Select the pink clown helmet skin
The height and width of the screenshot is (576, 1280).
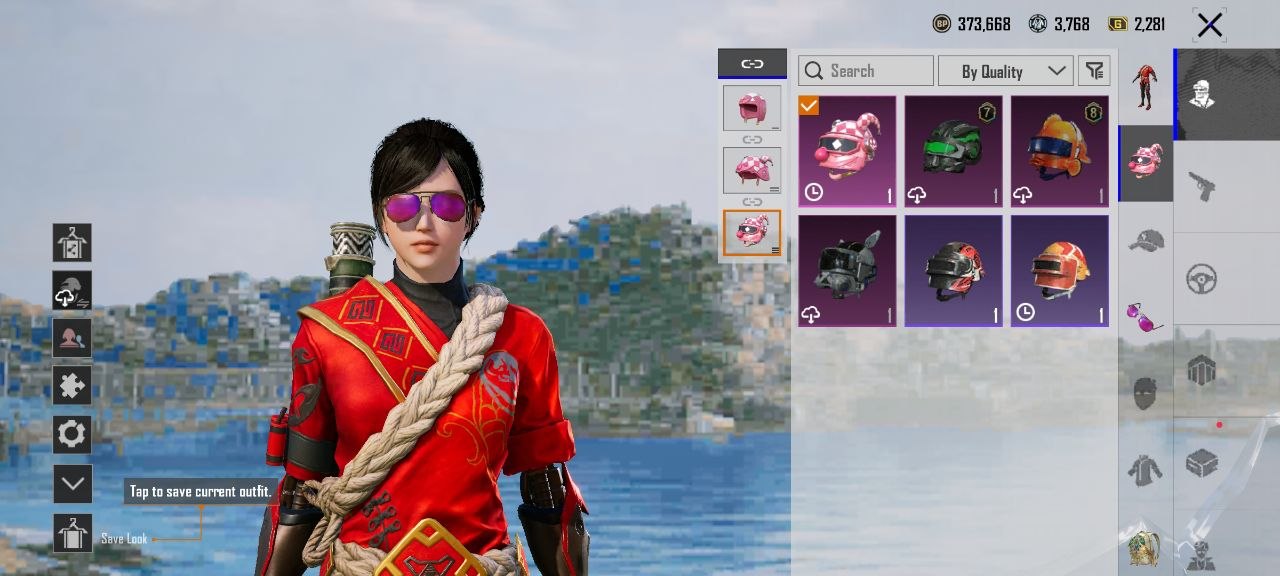pos(847,151)
